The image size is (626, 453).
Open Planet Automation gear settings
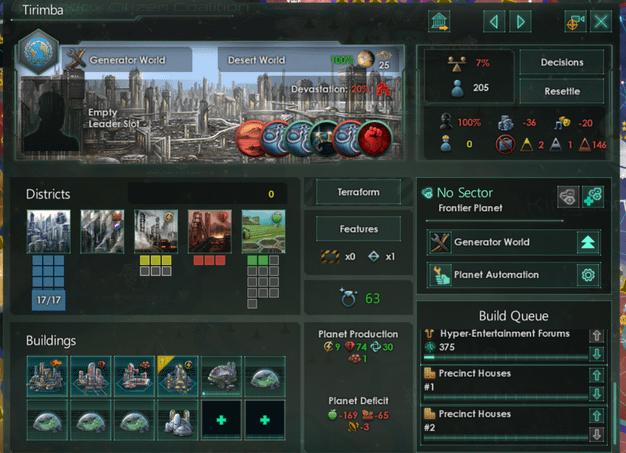click(x=588, y=275)
